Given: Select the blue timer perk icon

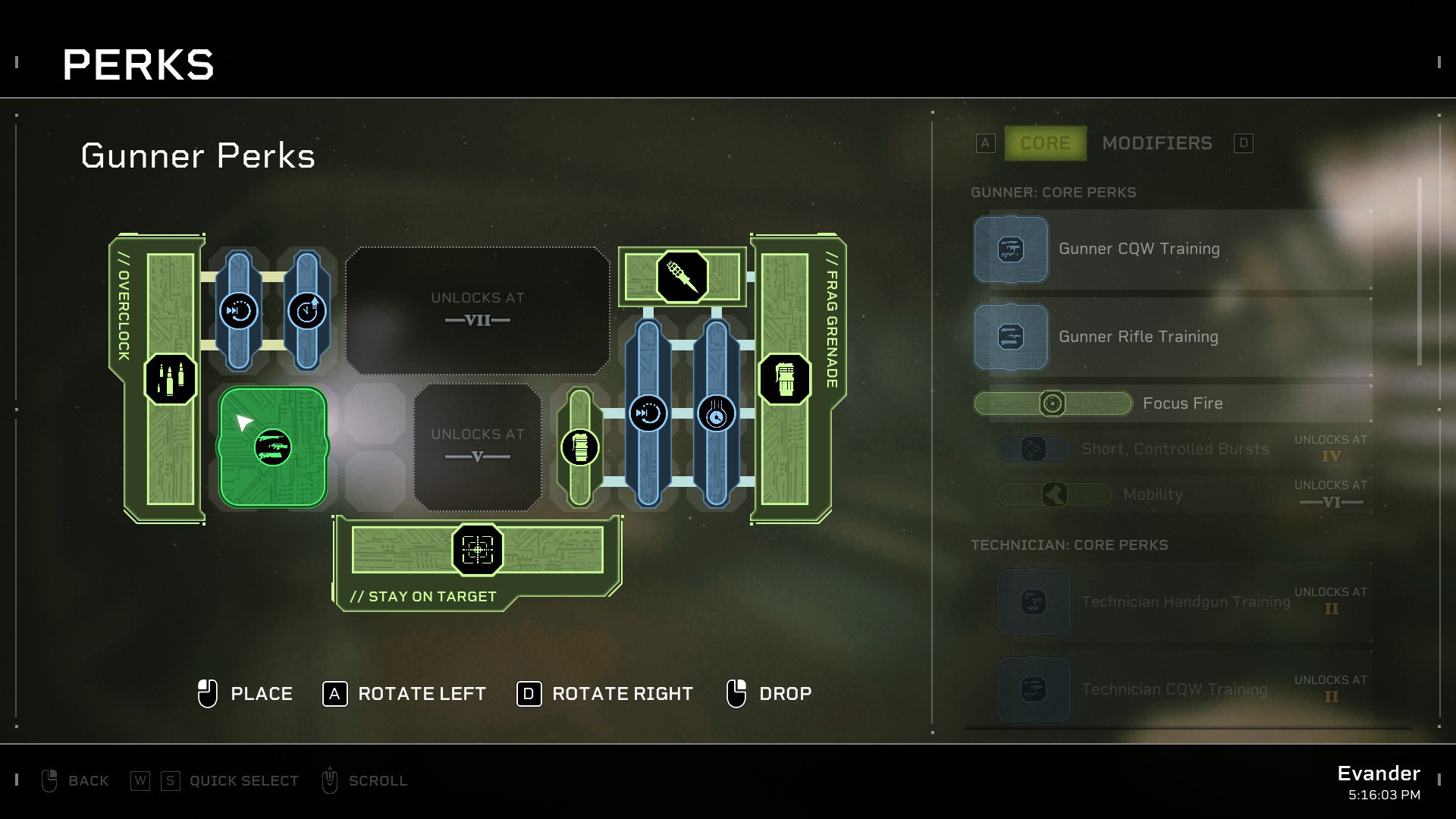Looking at the screenshot, I should 306,311.
